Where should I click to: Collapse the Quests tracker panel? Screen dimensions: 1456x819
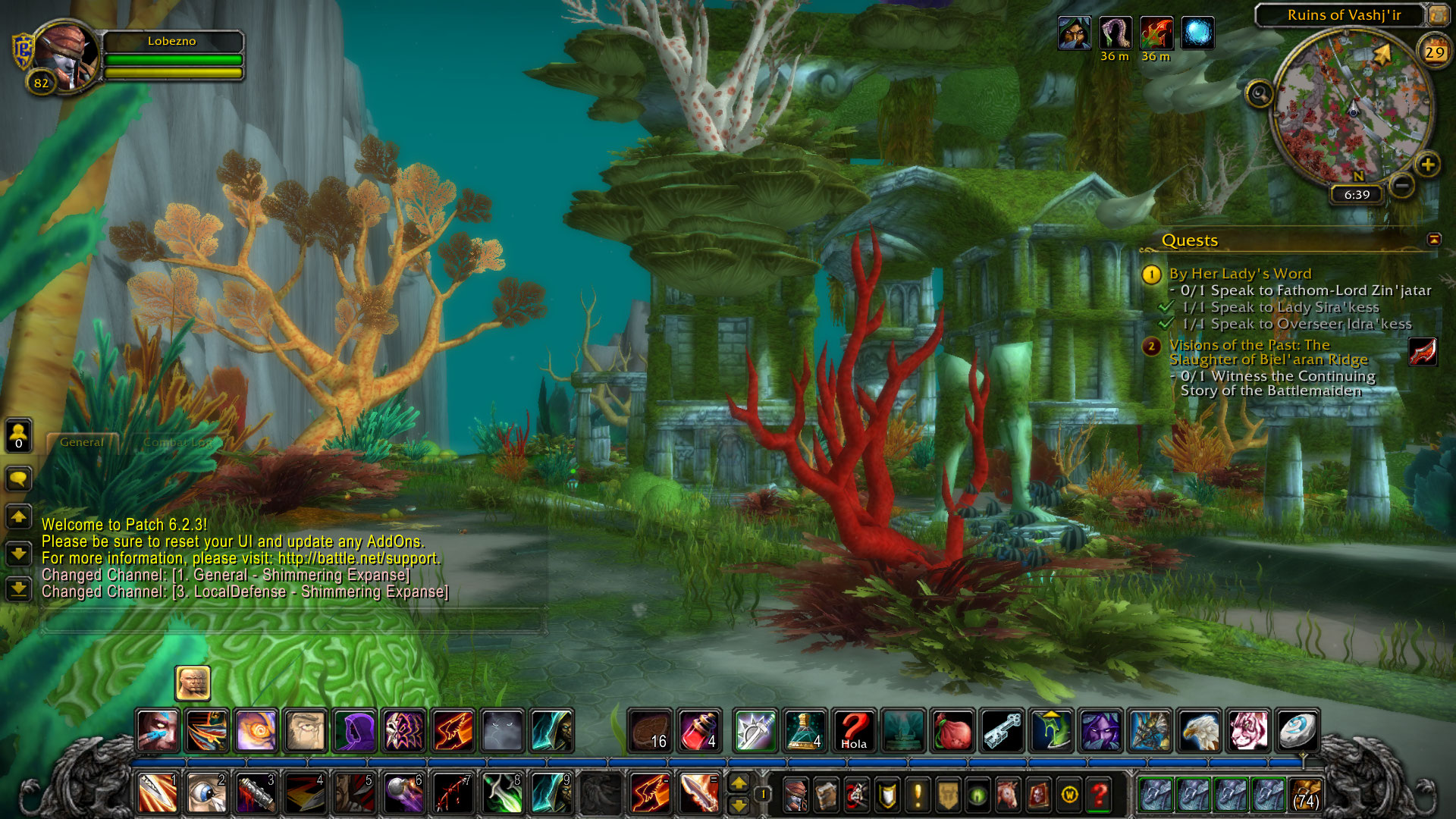click(x=1433, y=240)
